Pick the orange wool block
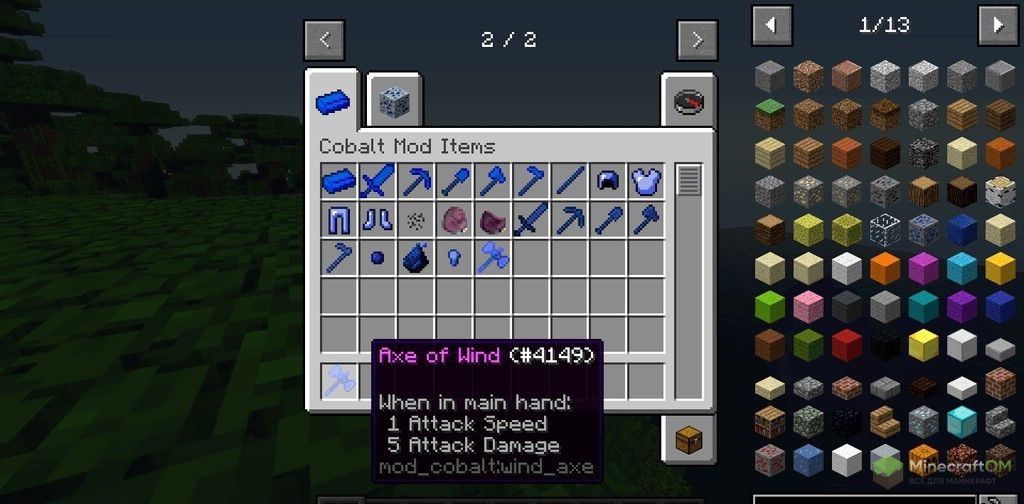Viewport: 1024px width, 504px height. 885,268
